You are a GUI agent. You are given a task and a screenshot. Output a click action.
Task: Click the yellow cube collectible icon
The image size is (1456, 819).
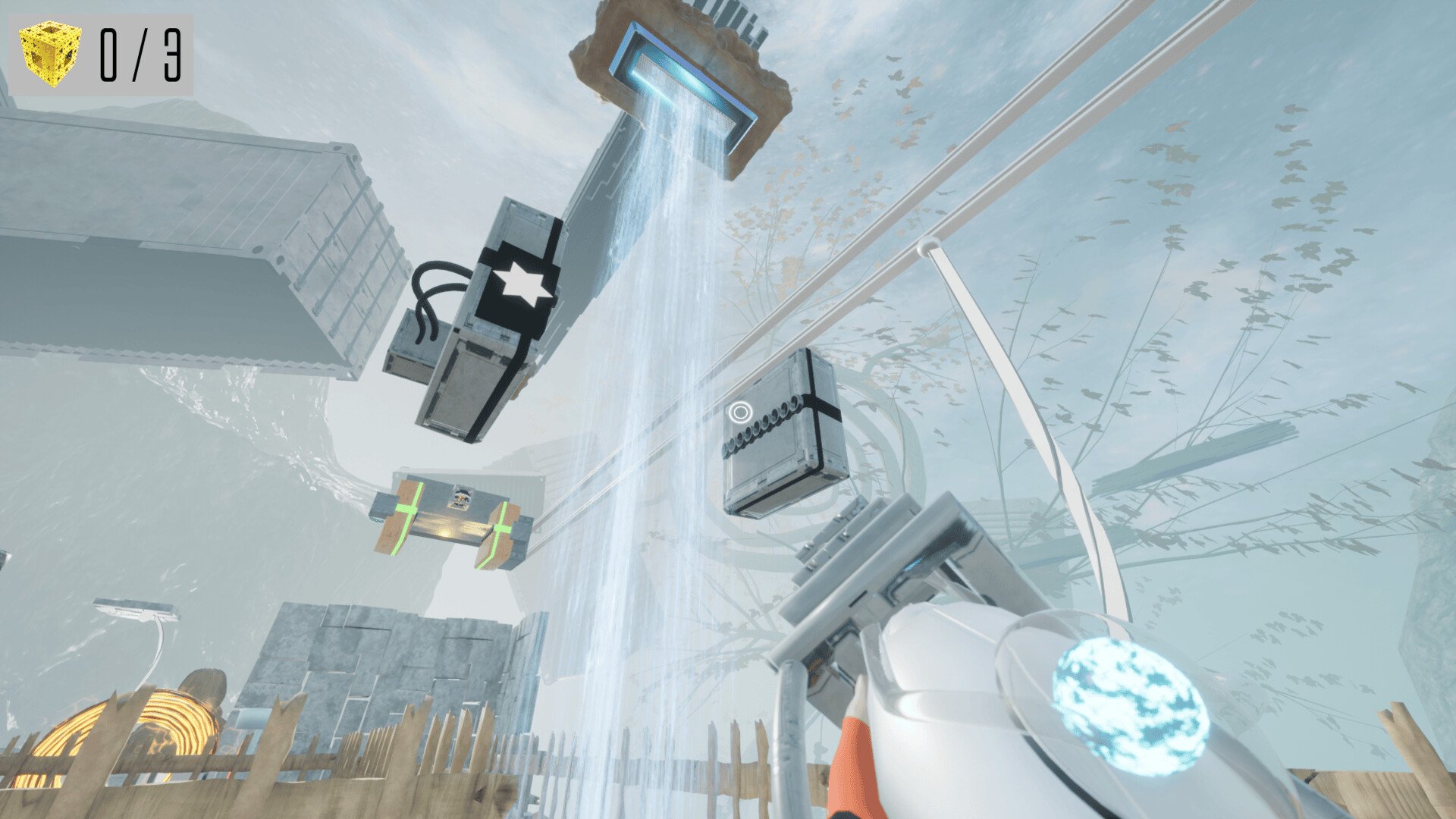pyautogui.click(x=50, y=53)
